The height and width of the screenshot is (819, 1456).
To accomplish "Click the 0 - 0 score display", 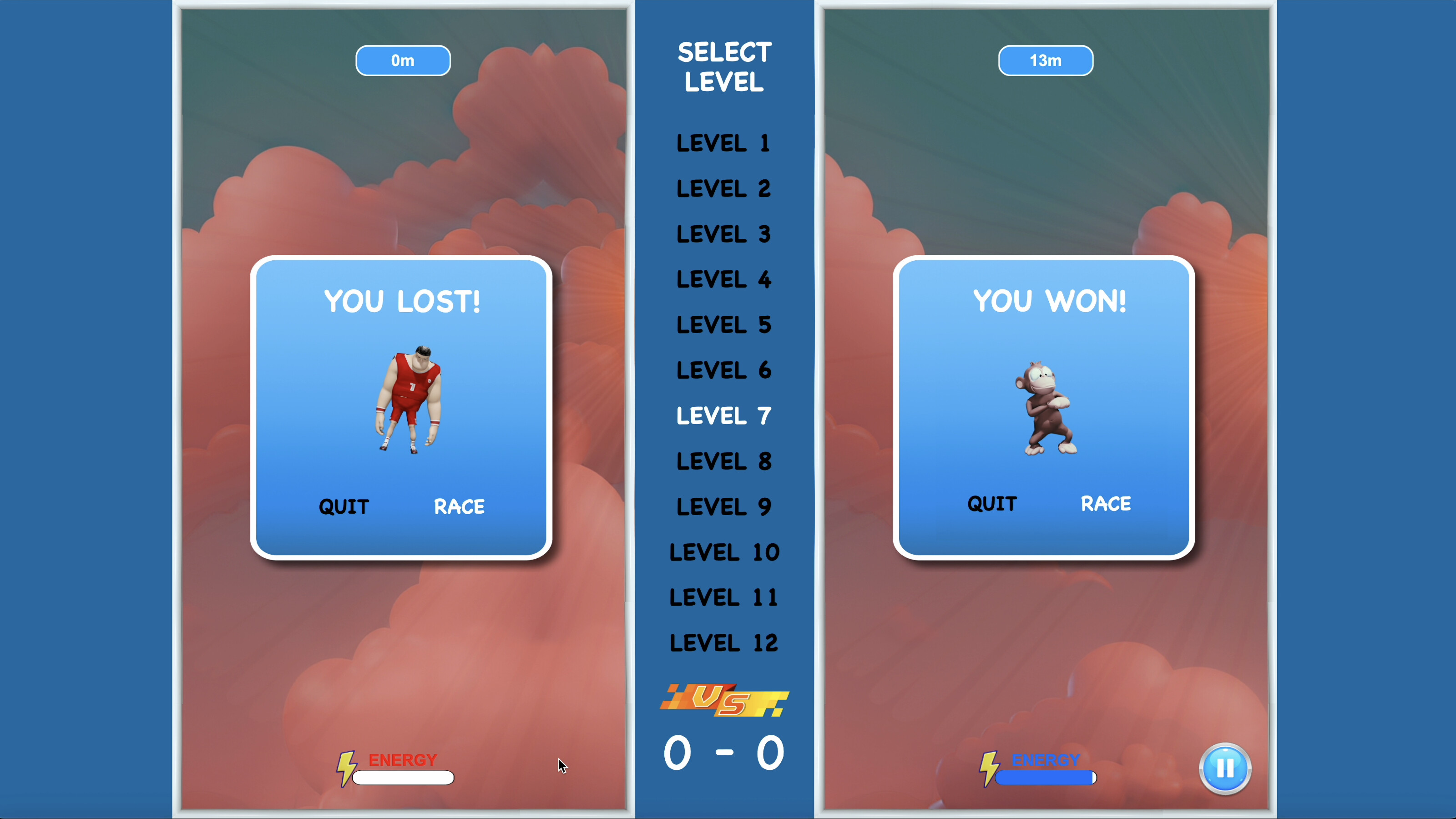I will tap(724, 751).
